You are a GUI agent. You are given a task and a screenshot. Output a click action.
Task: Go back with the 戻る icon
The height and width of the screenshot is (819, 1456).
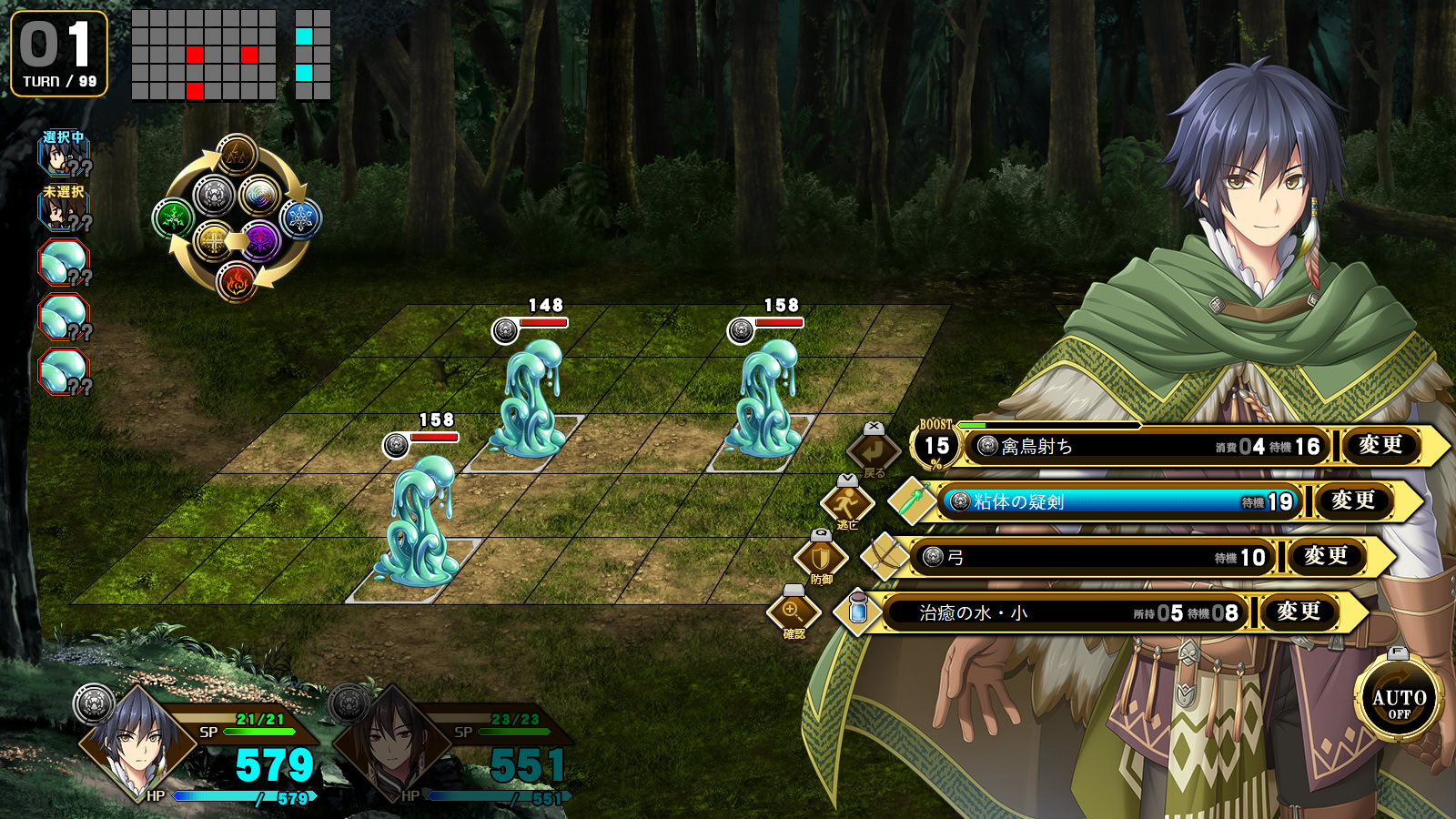pyautogui.click(x=874, y=450)
